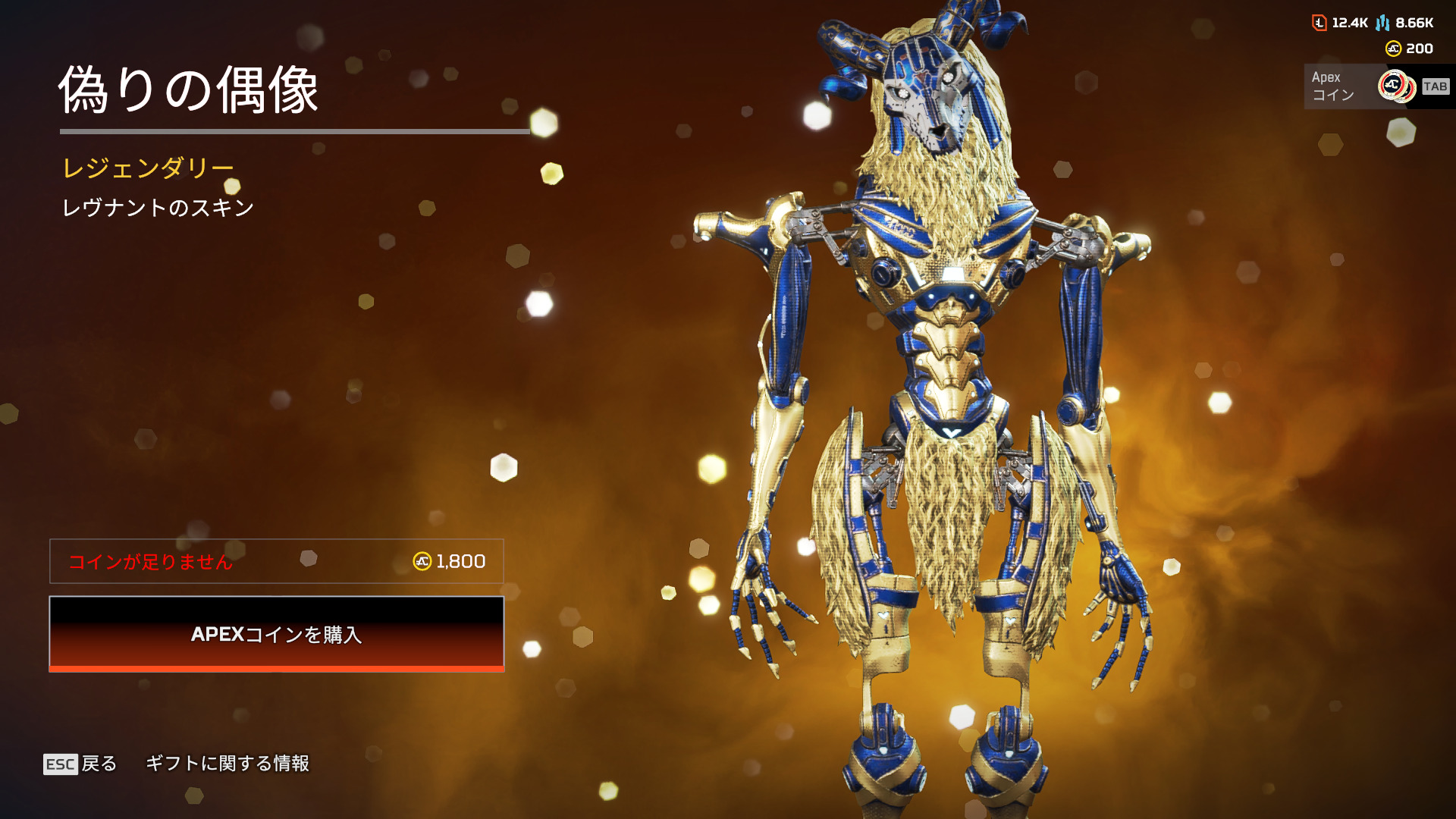
Task: Go back with the 戻る button
Action: click(x=81, y=764)
